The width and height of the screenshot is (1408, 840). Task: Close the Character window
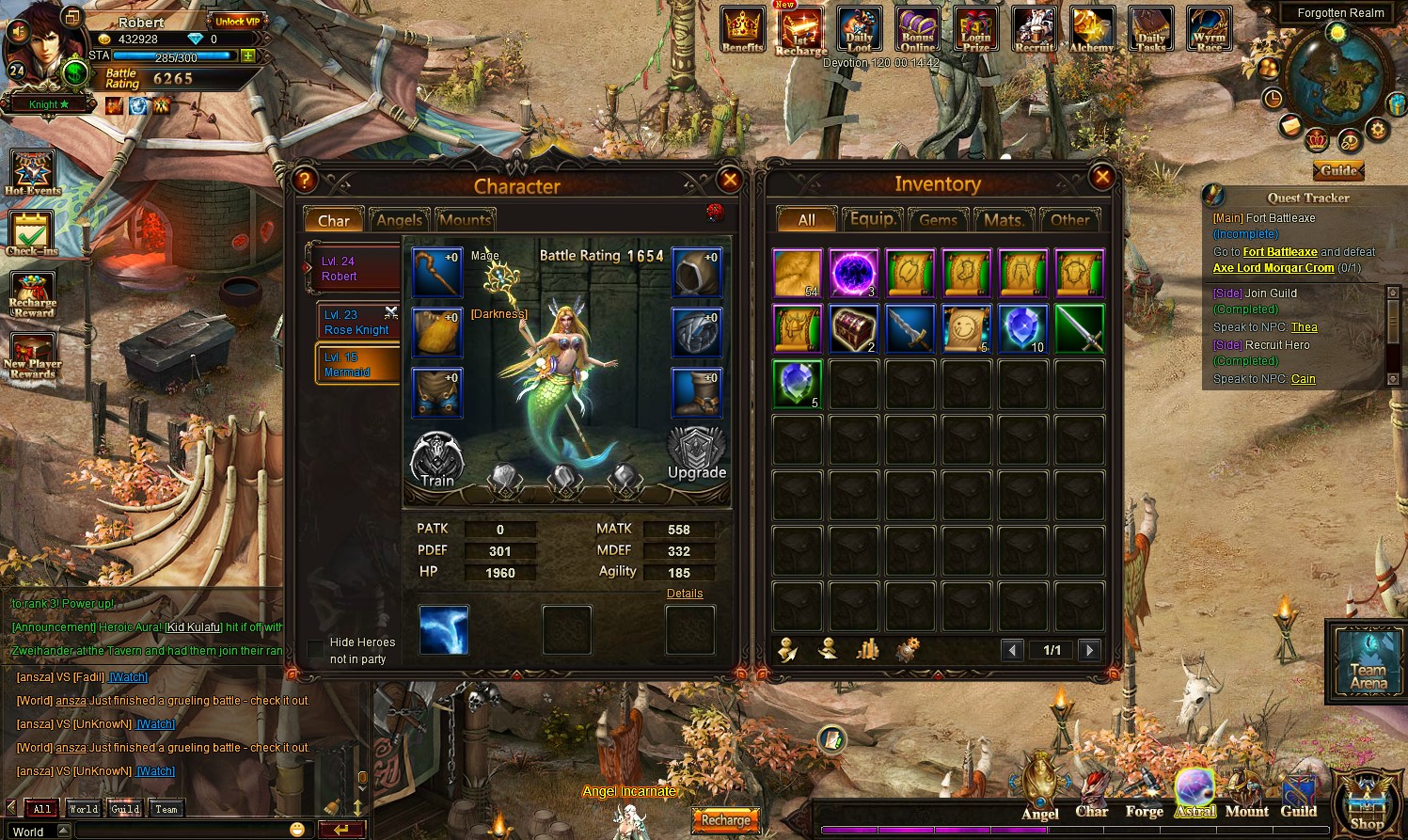tap(729, 180)
